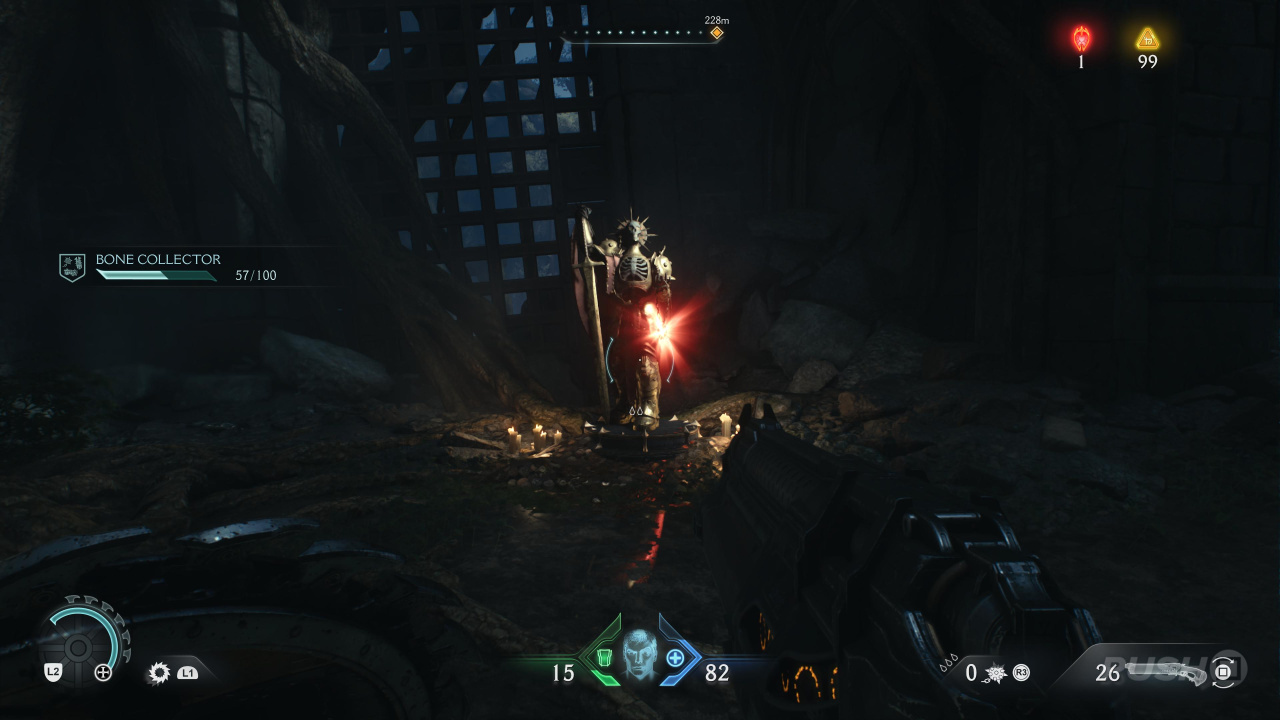This screenshot has height=720, width=1280.
Task: Click the weapon swap arrows icon
Action: click(x=1223, y=672)
